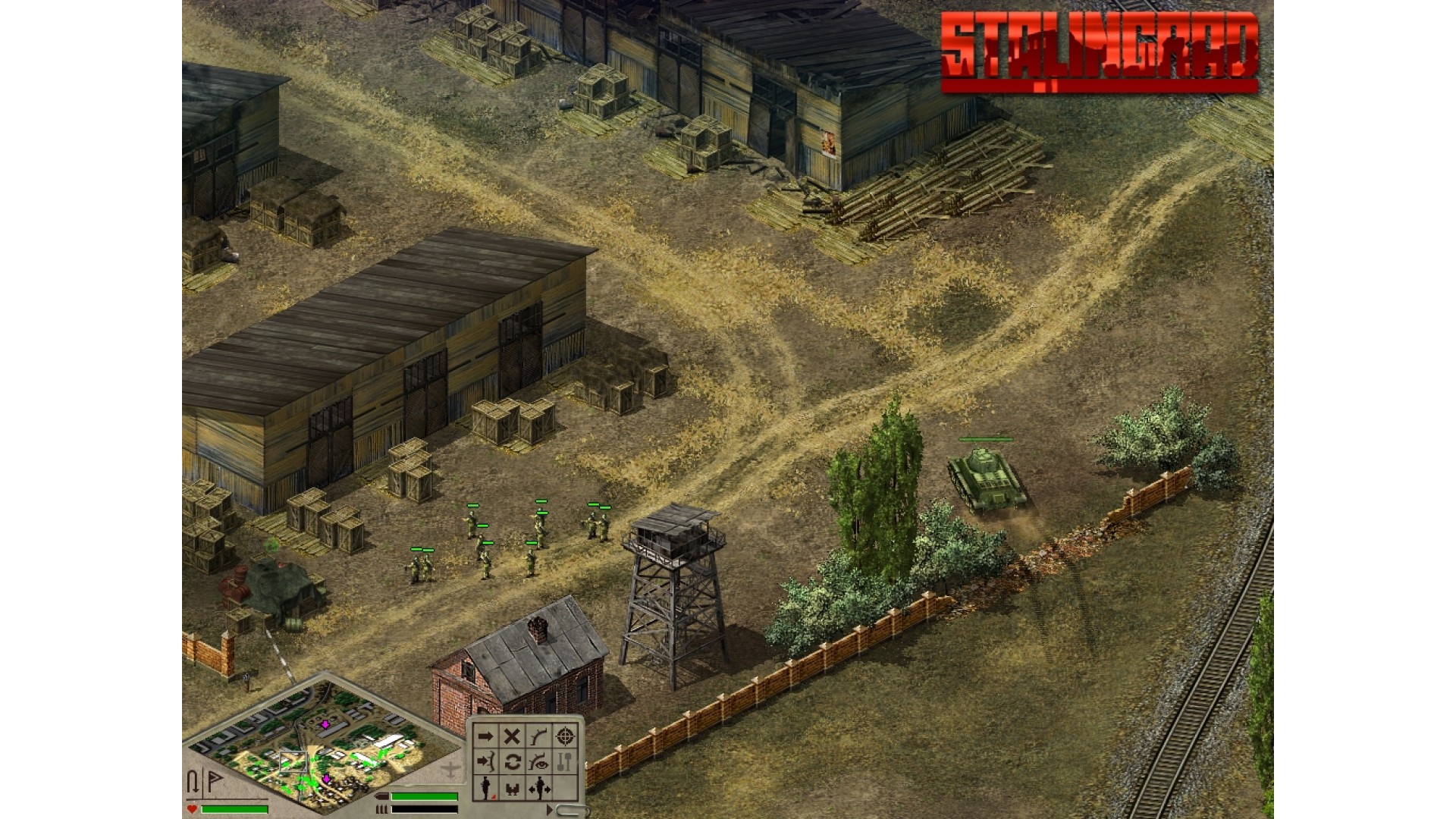
Task: Select the upper magenta arrow map marker
Action: point(325,725)
